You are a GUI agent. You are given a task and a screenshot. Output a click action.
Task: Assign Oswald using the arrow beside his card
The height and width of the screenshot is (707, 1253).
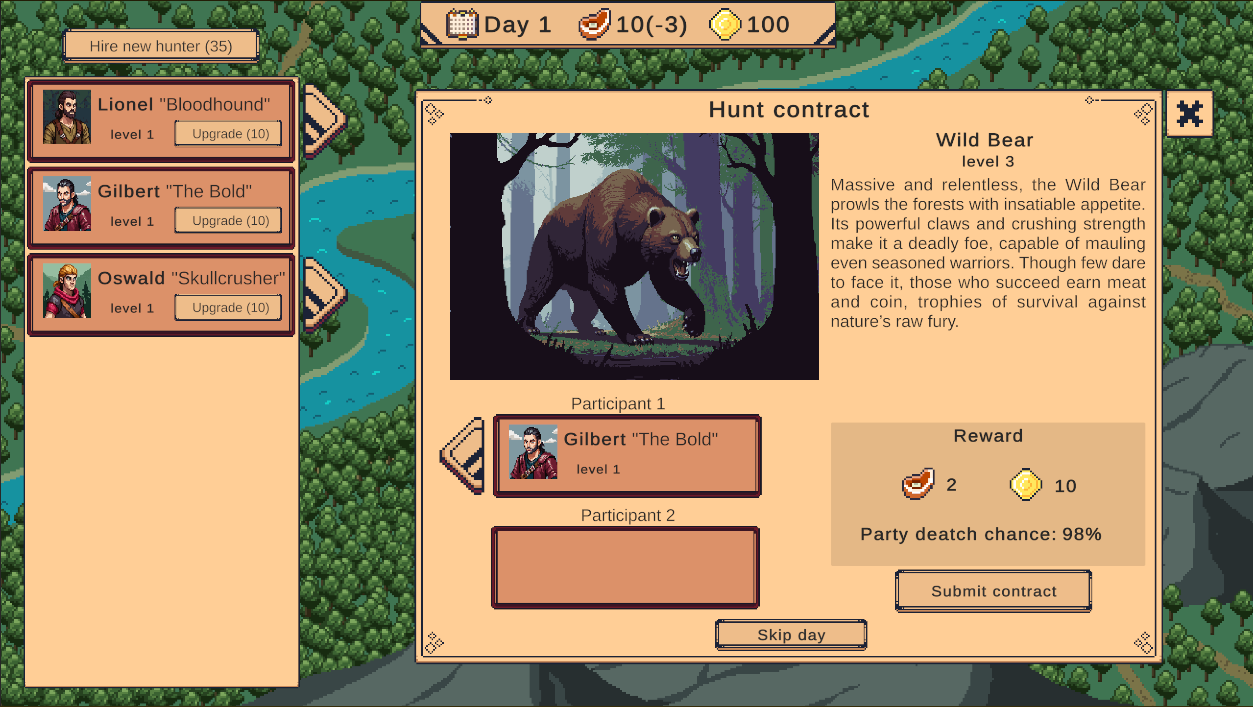pos(323,294)
